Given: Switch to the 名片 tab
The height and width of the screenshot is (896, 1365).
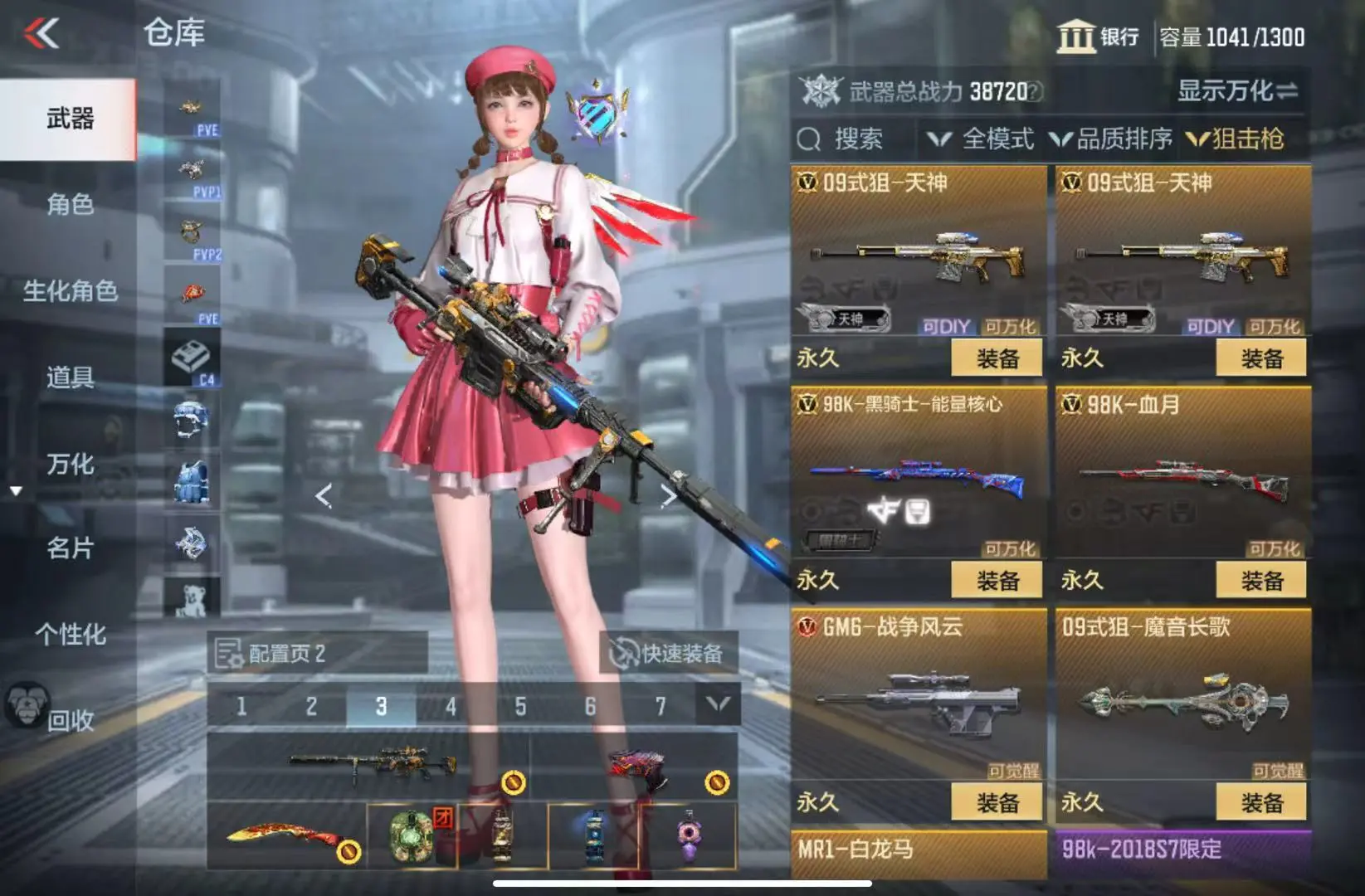Looking at the screenshot, I should pyautogui.click(x=70, y=548).
